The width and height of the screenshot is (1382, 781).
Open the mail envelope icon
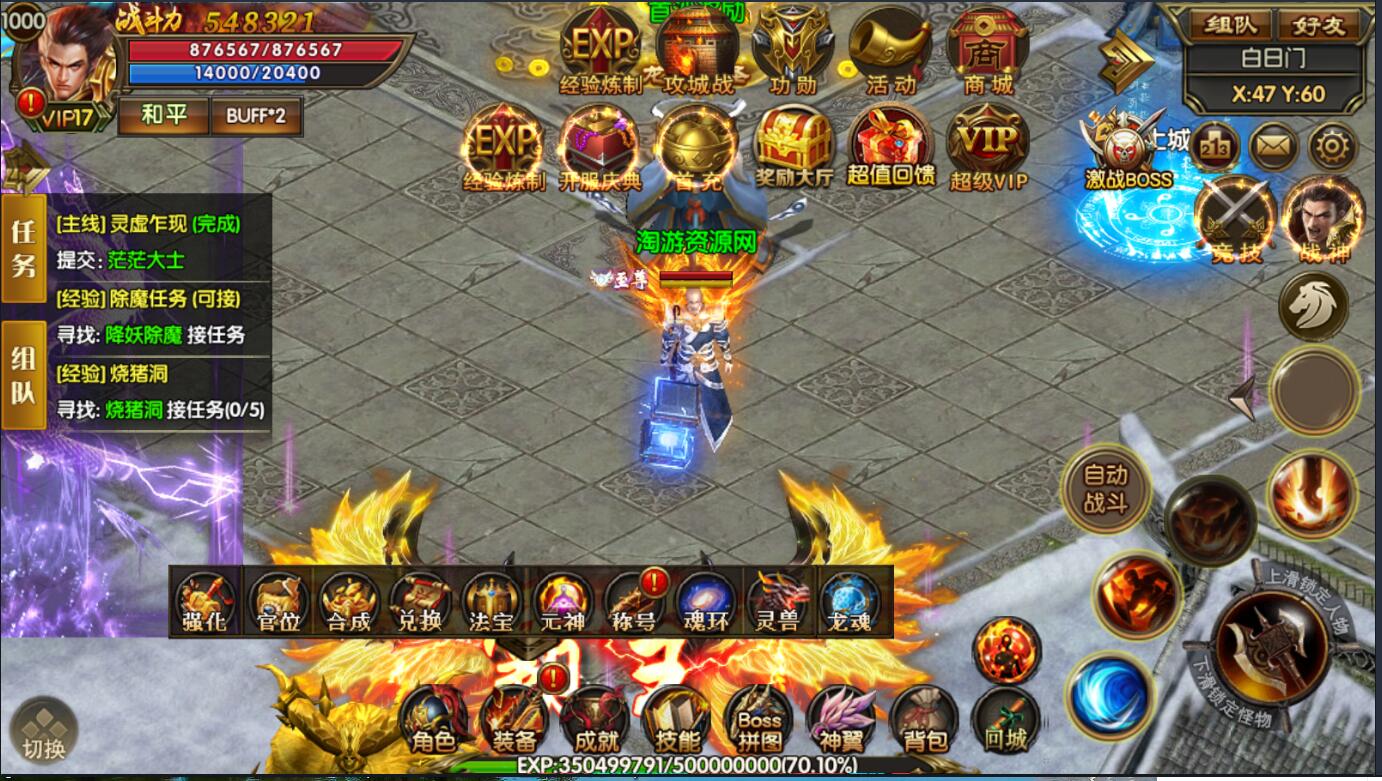[1273, 148]
